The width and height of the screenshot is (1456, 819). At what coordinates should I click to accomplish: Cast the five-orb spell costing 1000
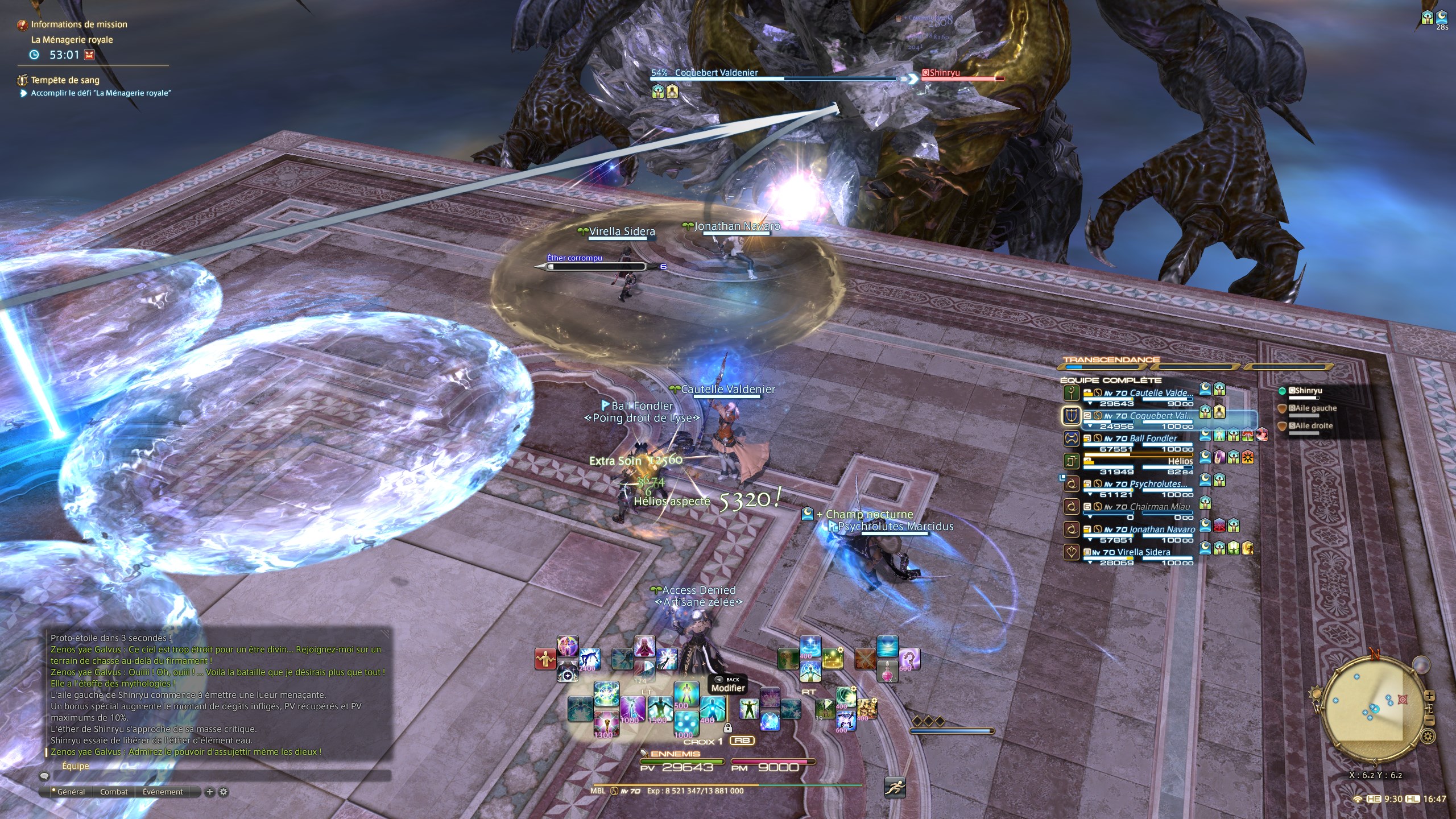tap(686, 724)
